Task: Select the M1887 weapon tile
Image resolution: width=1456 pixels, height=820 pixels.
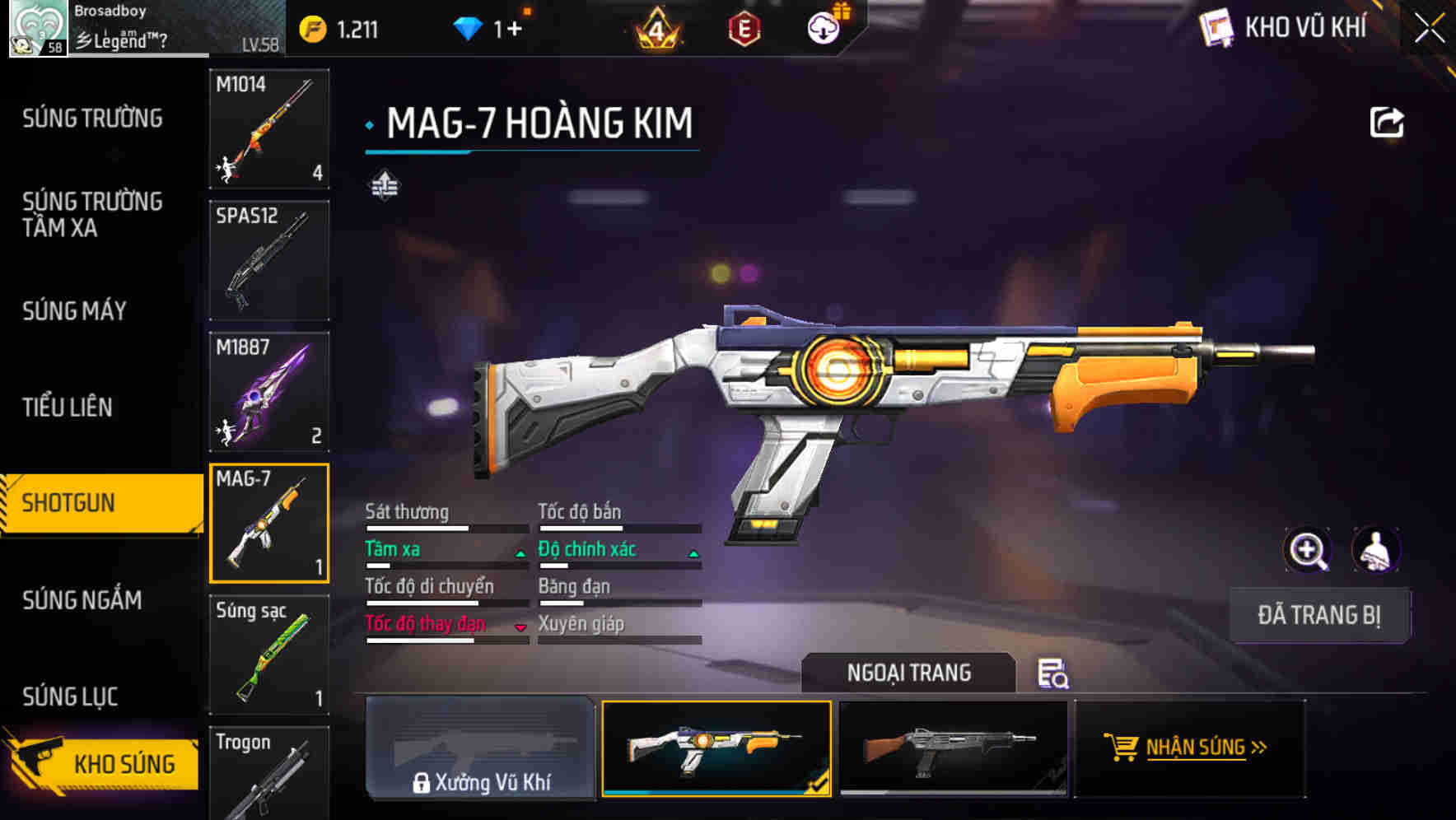Action: click(269, 392)
